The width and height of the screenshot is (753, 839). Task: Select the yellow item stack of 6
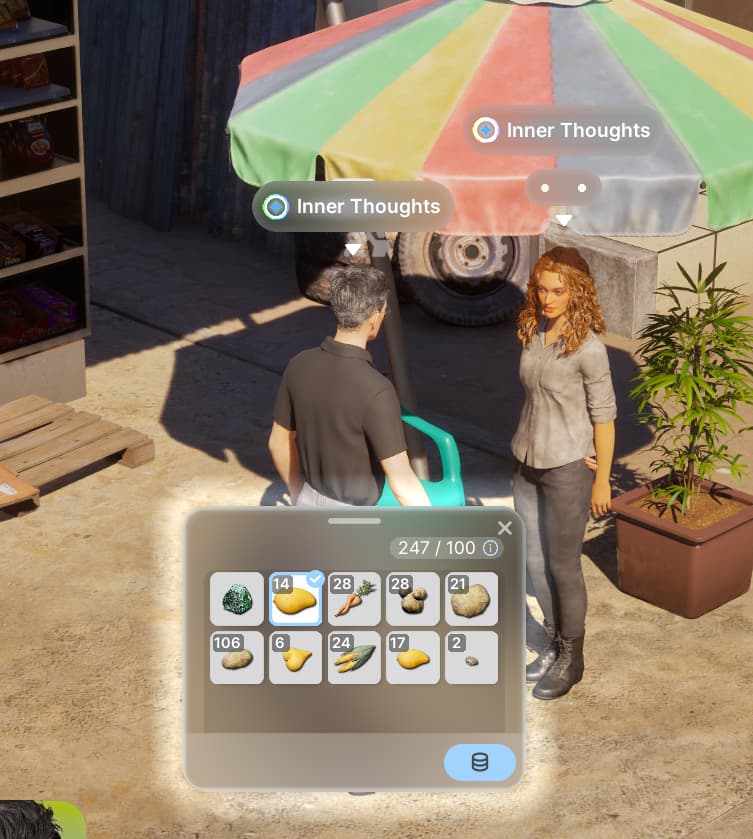(296, 658)
